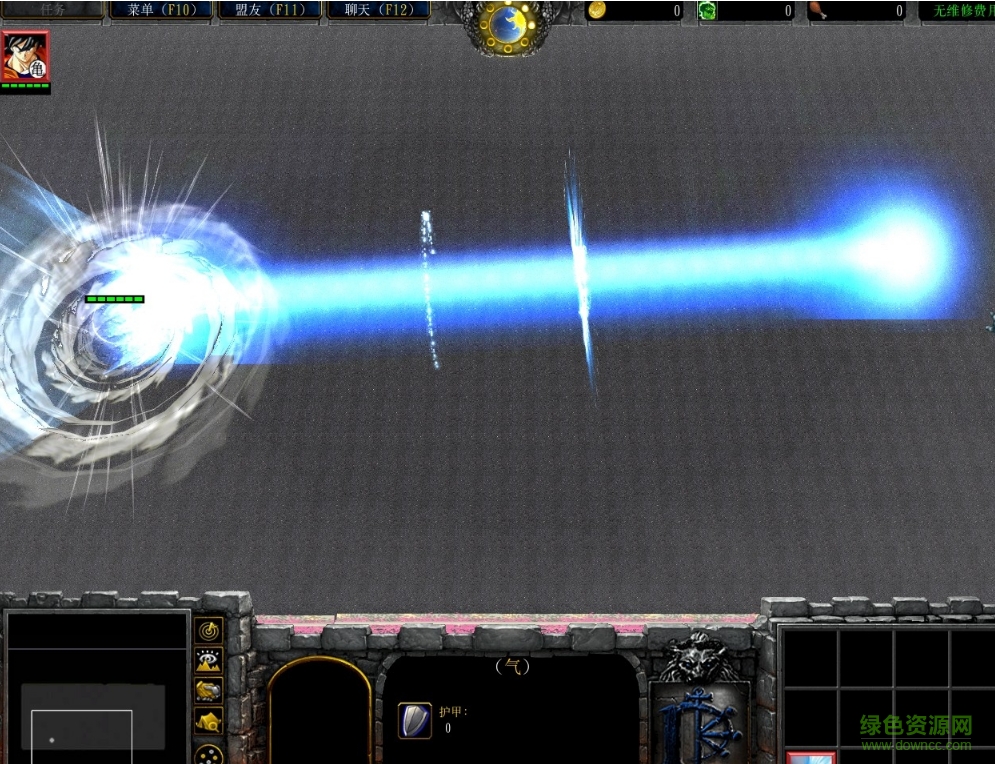Toggle the ally color mode button
995x764 pixels.
(x=209, y=691)
